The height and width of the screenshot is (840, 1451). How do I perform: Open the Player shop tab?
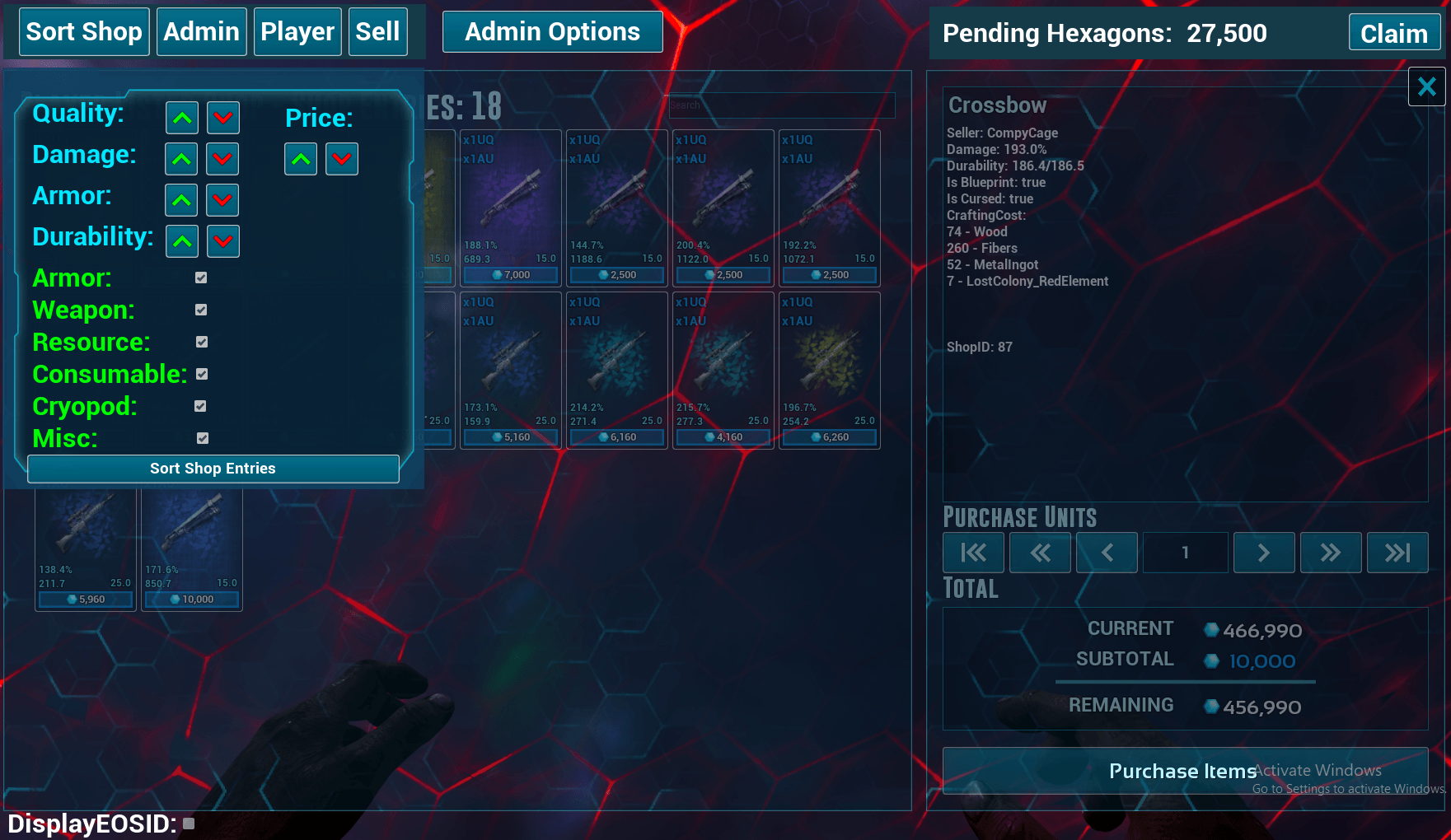click(297, 32)
